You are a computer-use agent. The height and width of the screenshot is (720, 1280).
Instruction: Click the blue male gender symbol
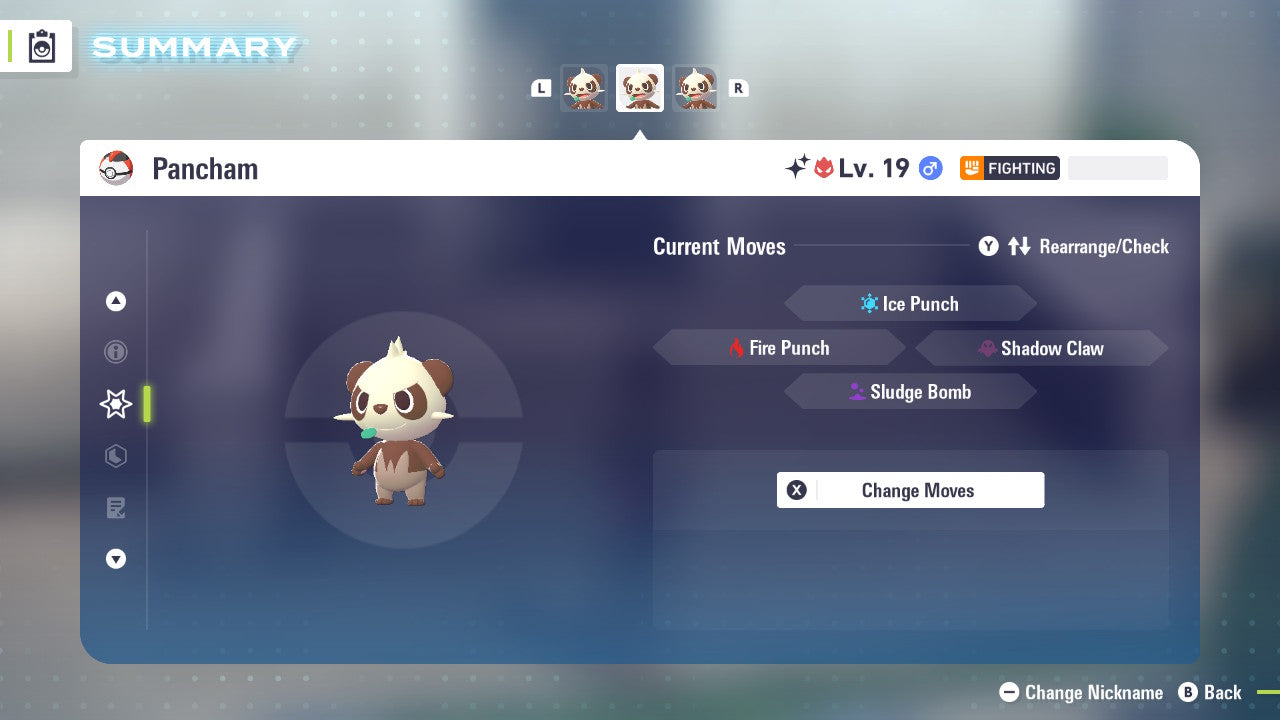929,168
